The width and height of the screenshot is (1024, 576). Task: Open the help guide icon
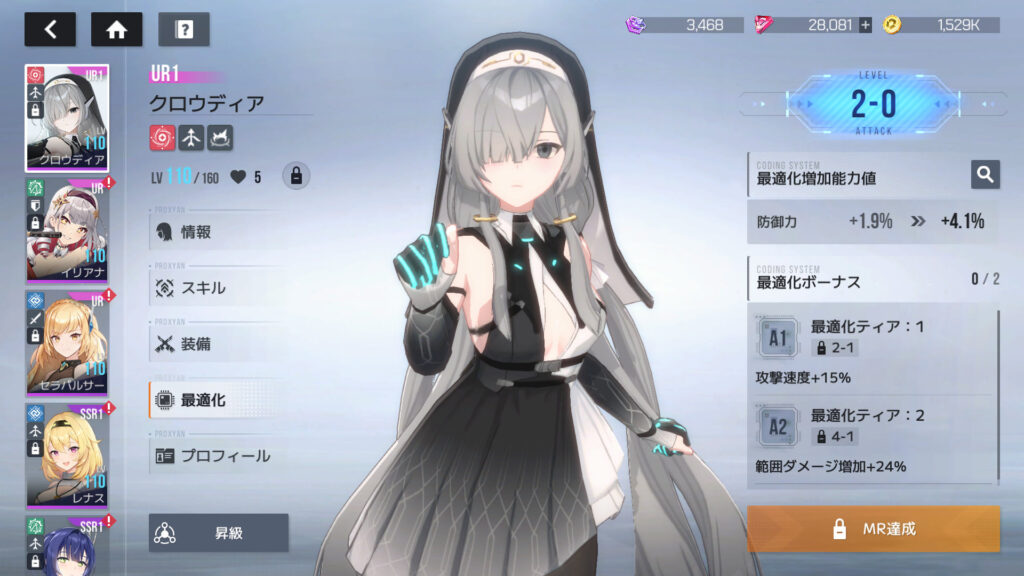(x=184, y=29)
